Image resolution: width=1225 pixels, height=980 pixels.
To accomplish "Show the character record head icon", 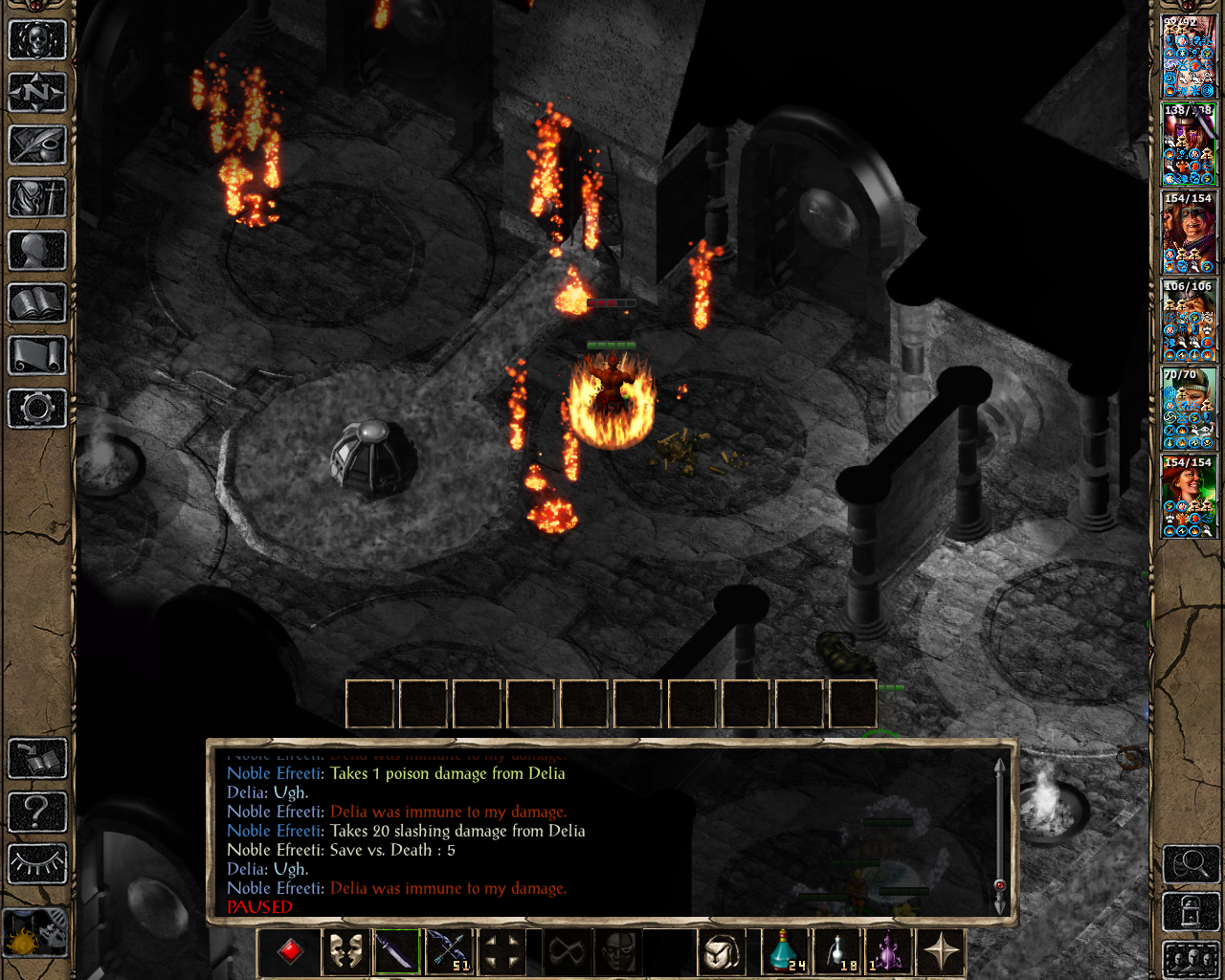I will 37,251.
